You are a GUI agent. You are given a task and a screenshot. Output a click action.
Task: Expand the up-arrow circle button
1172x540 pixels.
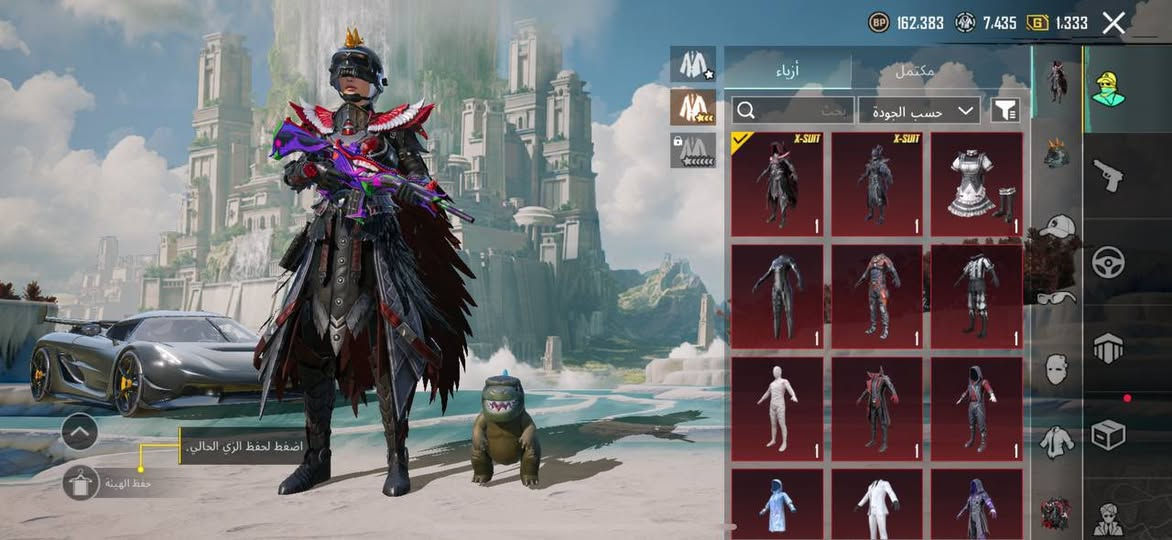[80, 432]
